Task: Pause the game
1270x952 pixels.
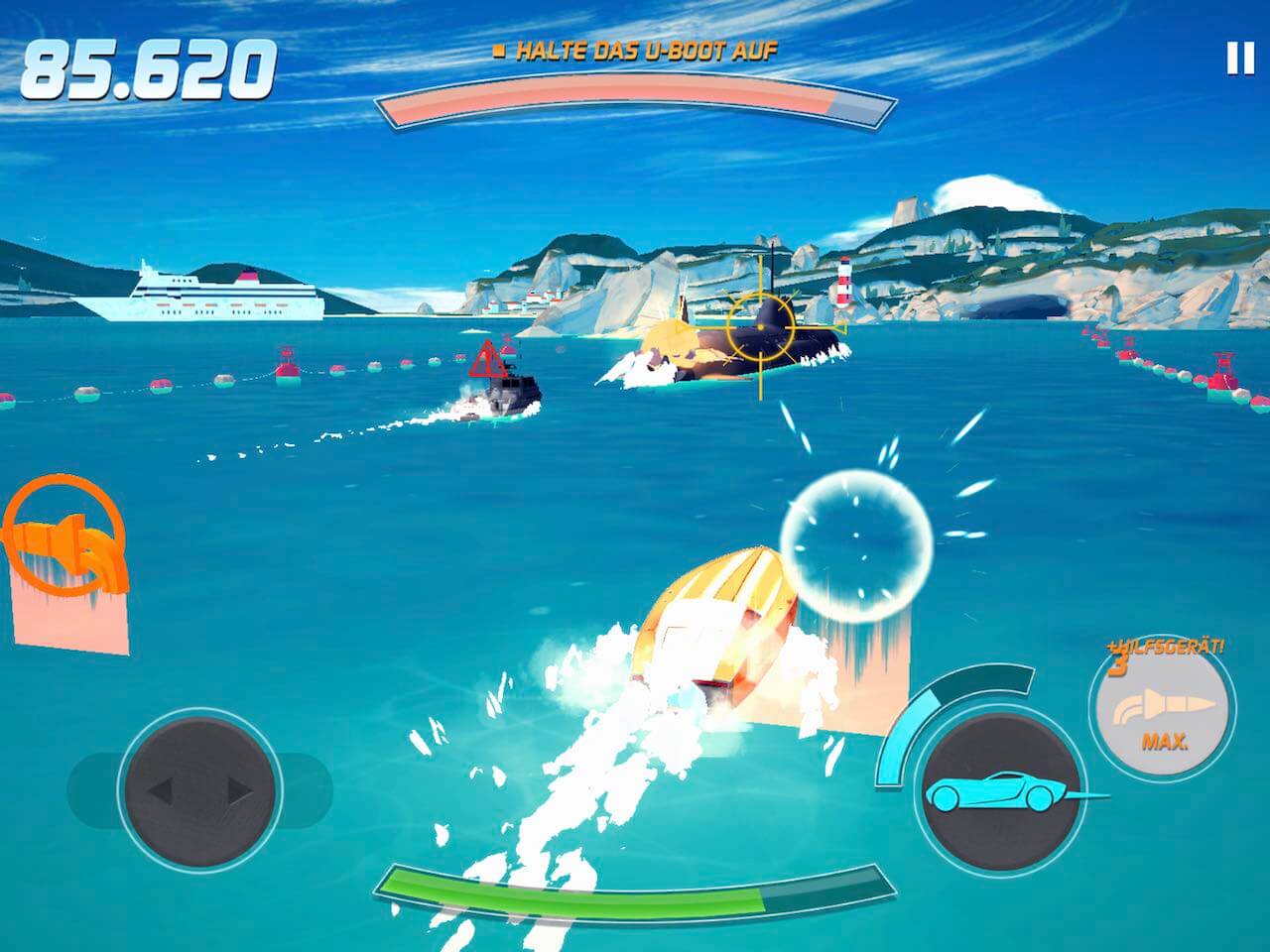Action: click(x=1240, y=59)
